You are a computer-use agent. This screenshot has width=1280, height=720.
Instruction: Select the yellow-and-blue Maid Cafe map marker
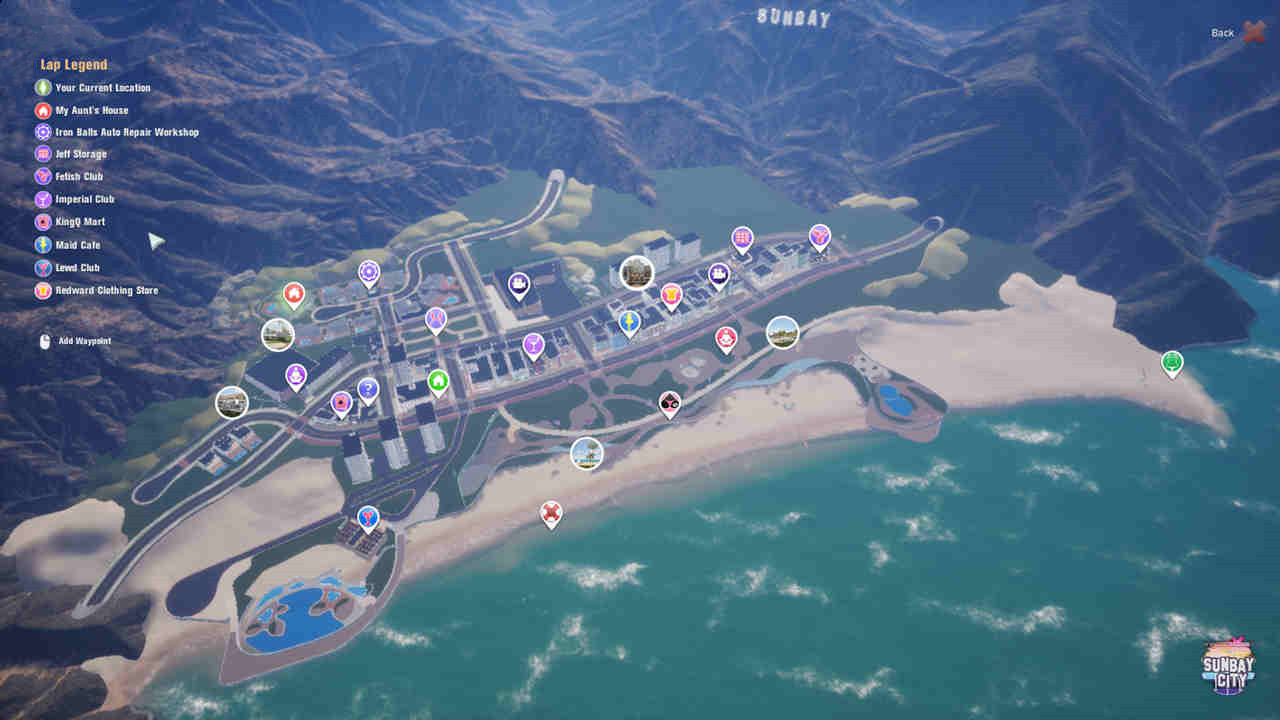click(x=629, y=321)
